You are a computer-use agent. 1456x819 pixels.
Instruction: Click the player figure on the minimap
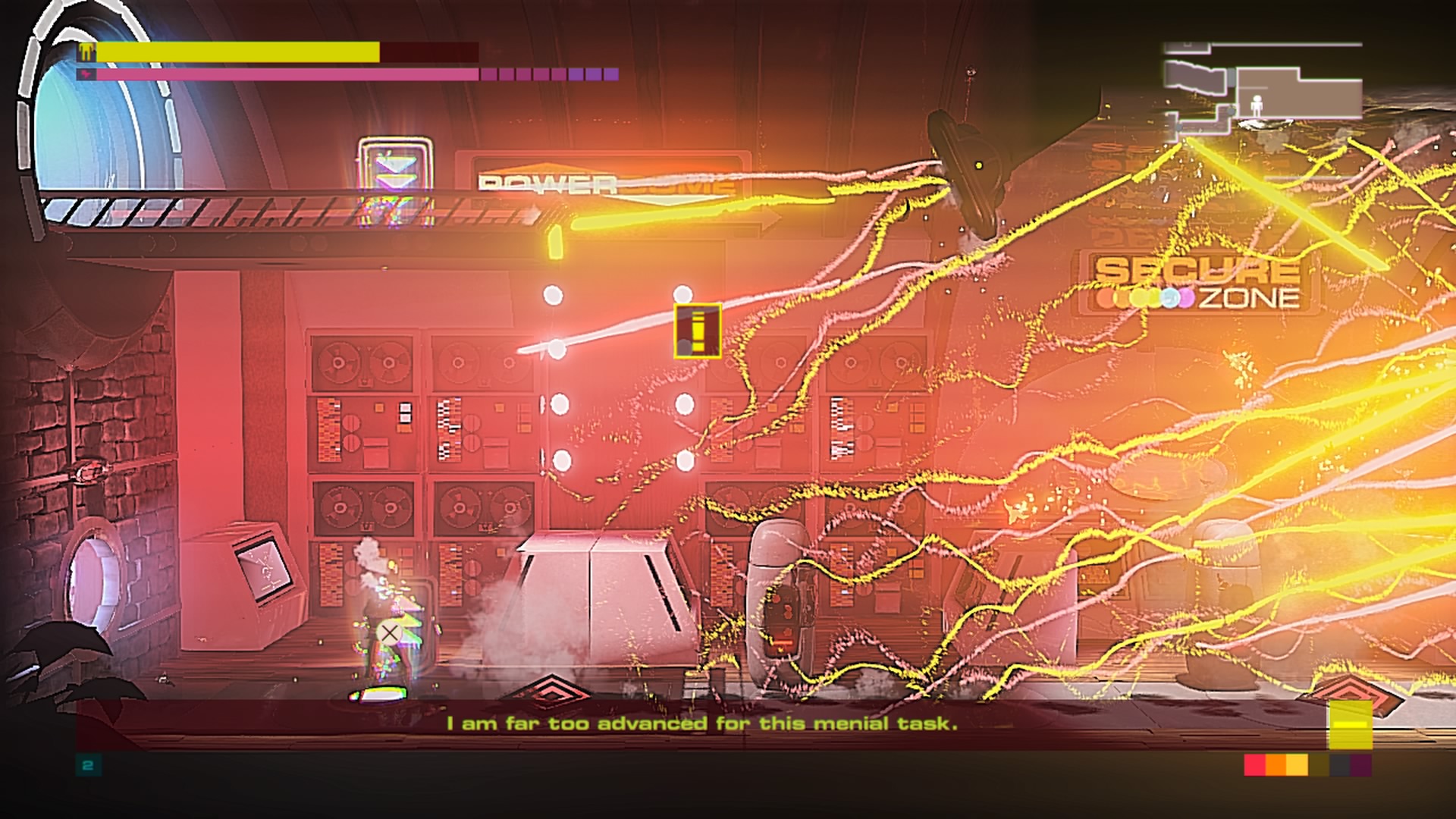click(1256, 107)
